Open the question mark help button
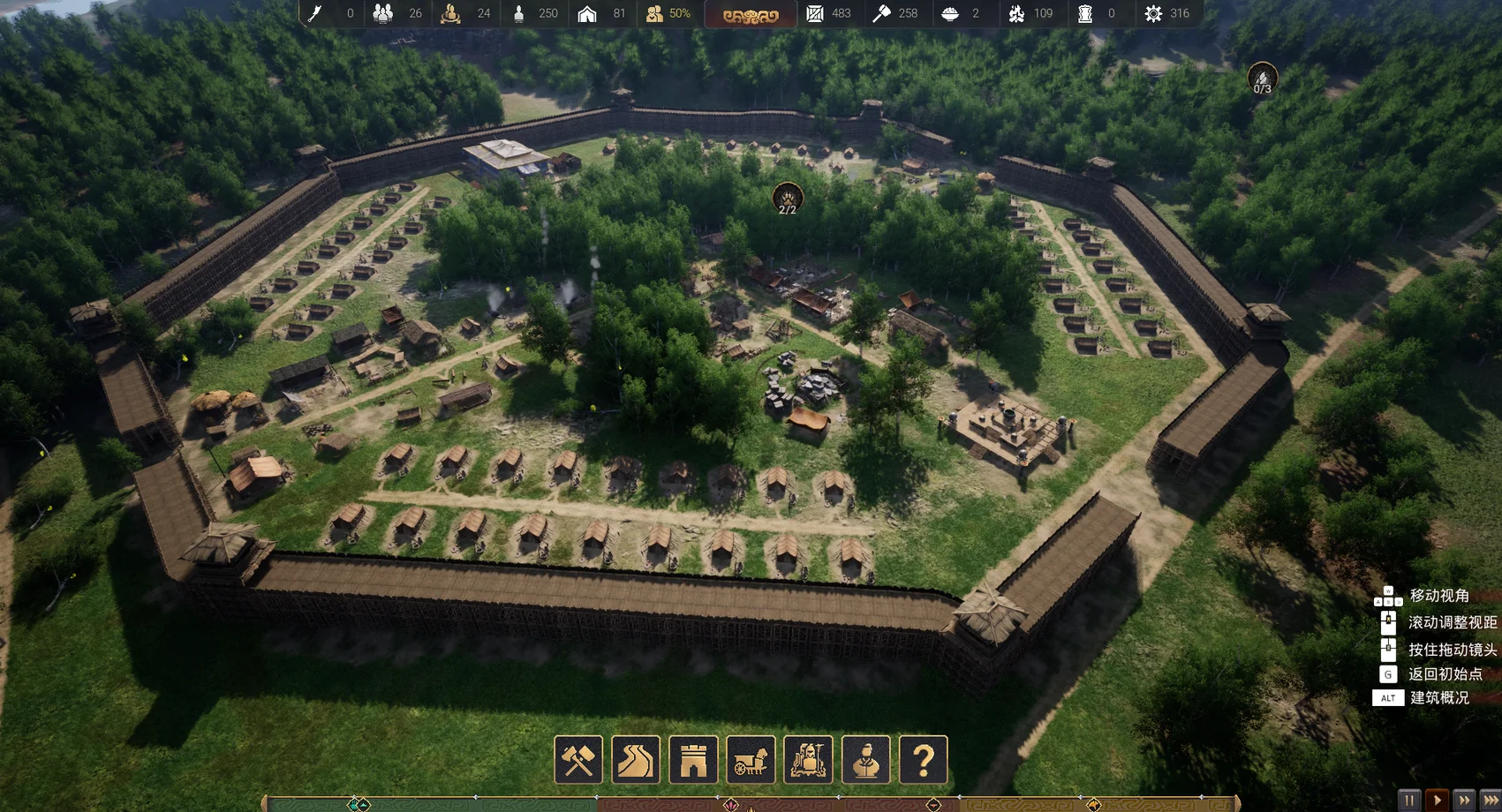Screen dimensions: 1502x812 pos(923,760)
